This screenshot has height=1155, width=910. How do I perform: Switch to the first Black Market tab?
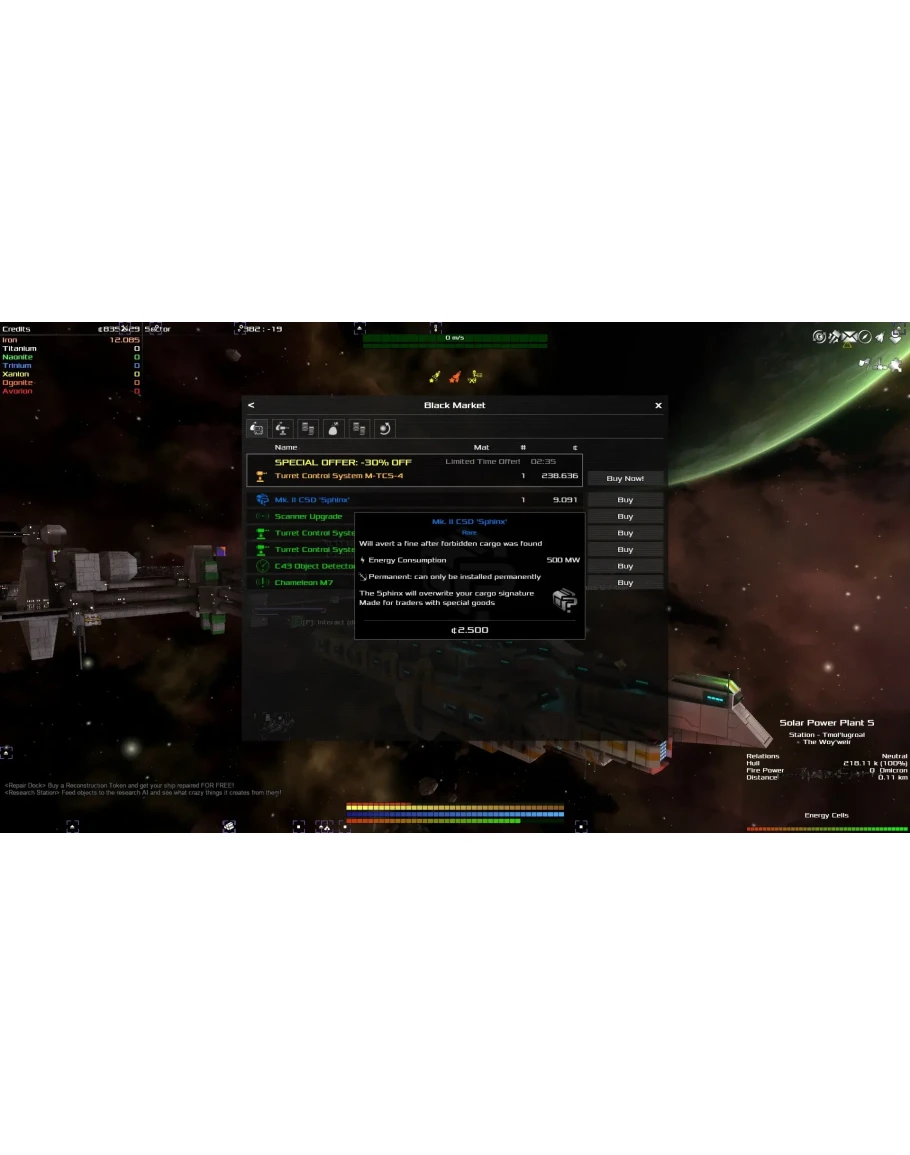257,428
